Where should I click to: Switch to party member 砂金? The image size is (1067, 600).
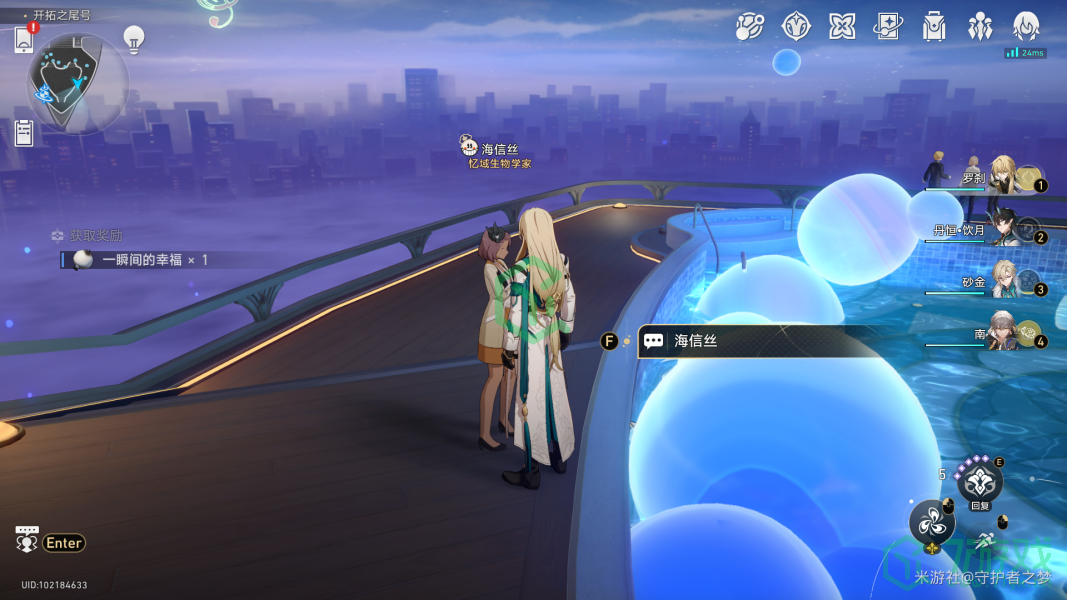1003,282
